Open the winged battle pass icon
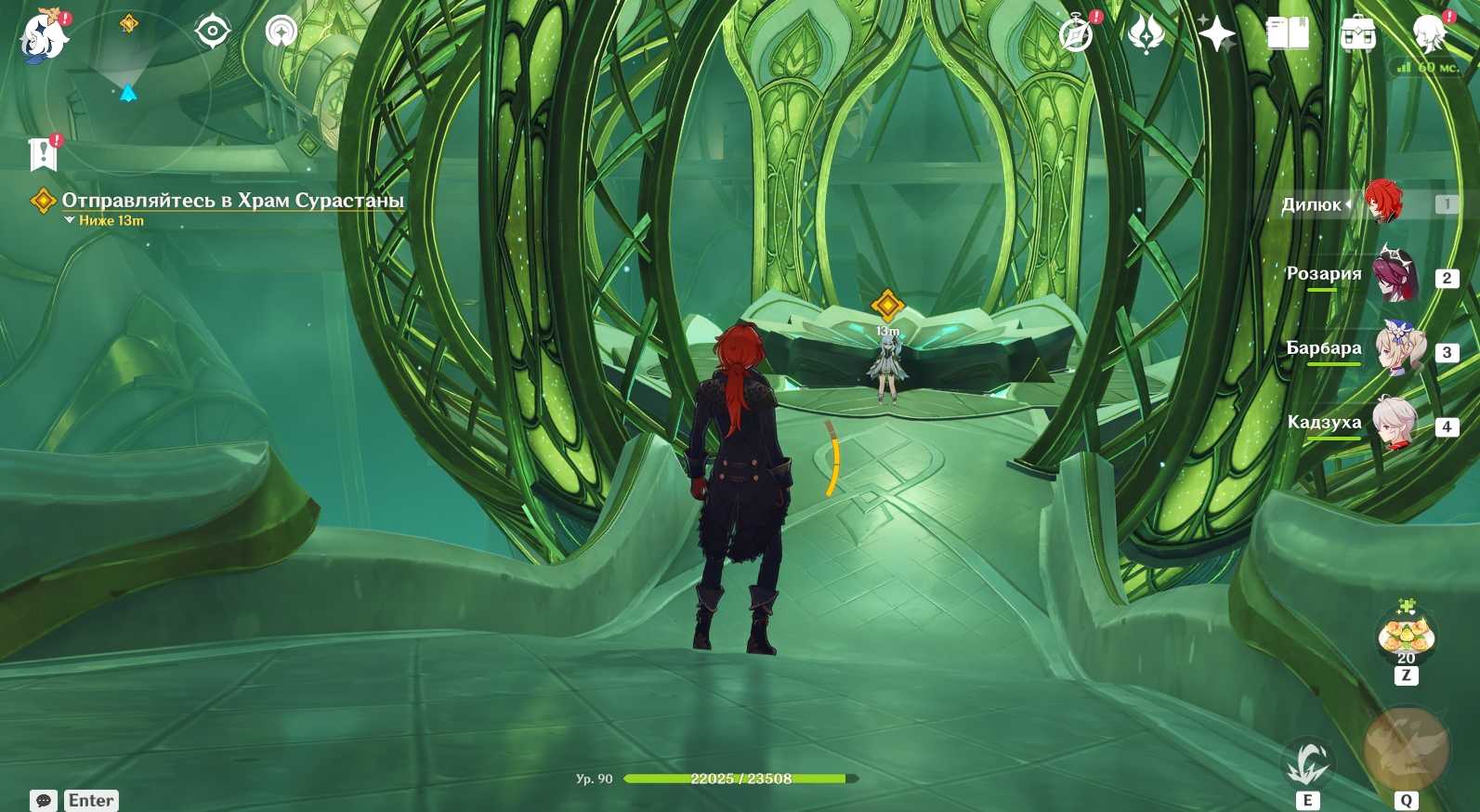Viewport: 1480px width, 812px height. (1146, 35)
